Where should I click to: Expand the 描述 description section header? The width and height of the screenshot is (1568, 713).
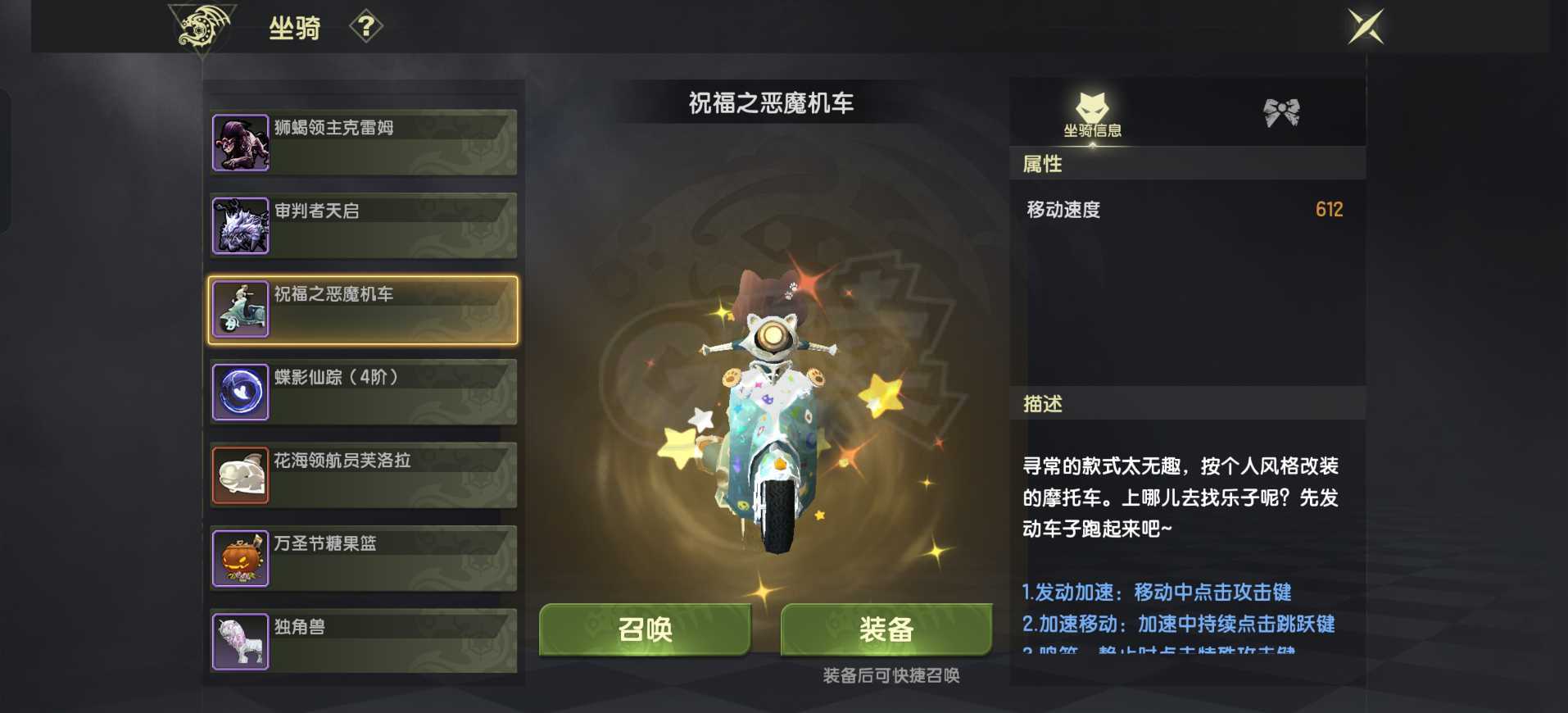[x=1187, y=403]
